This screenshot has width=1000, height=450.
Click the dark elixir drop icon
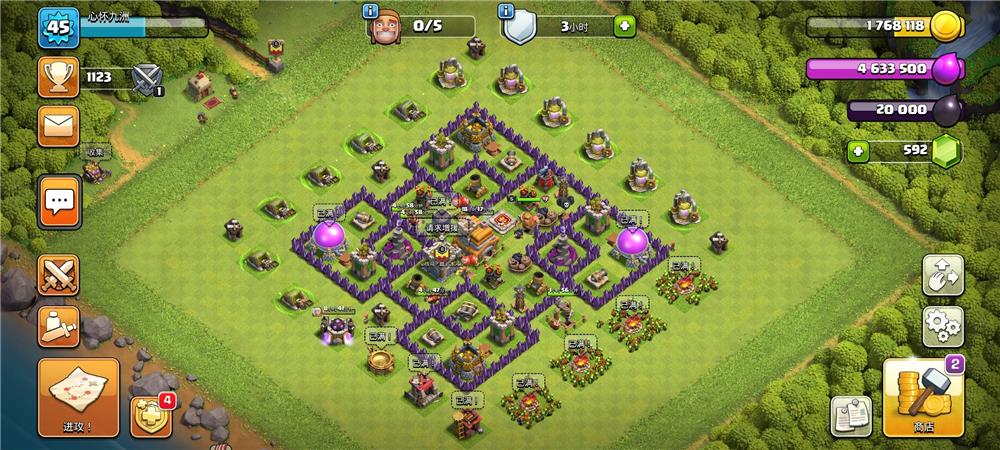tap(945, 111)
